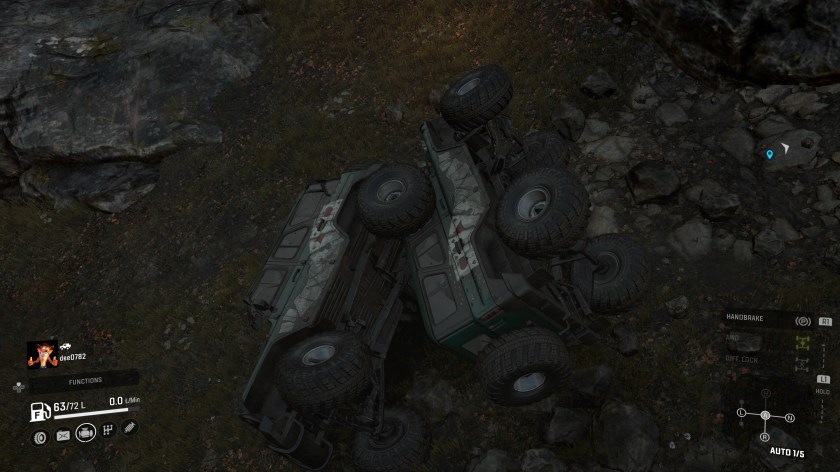This screenshot has width=840, height=472.
Task: Select the engine status icon
Action: (x=85, y=433)
